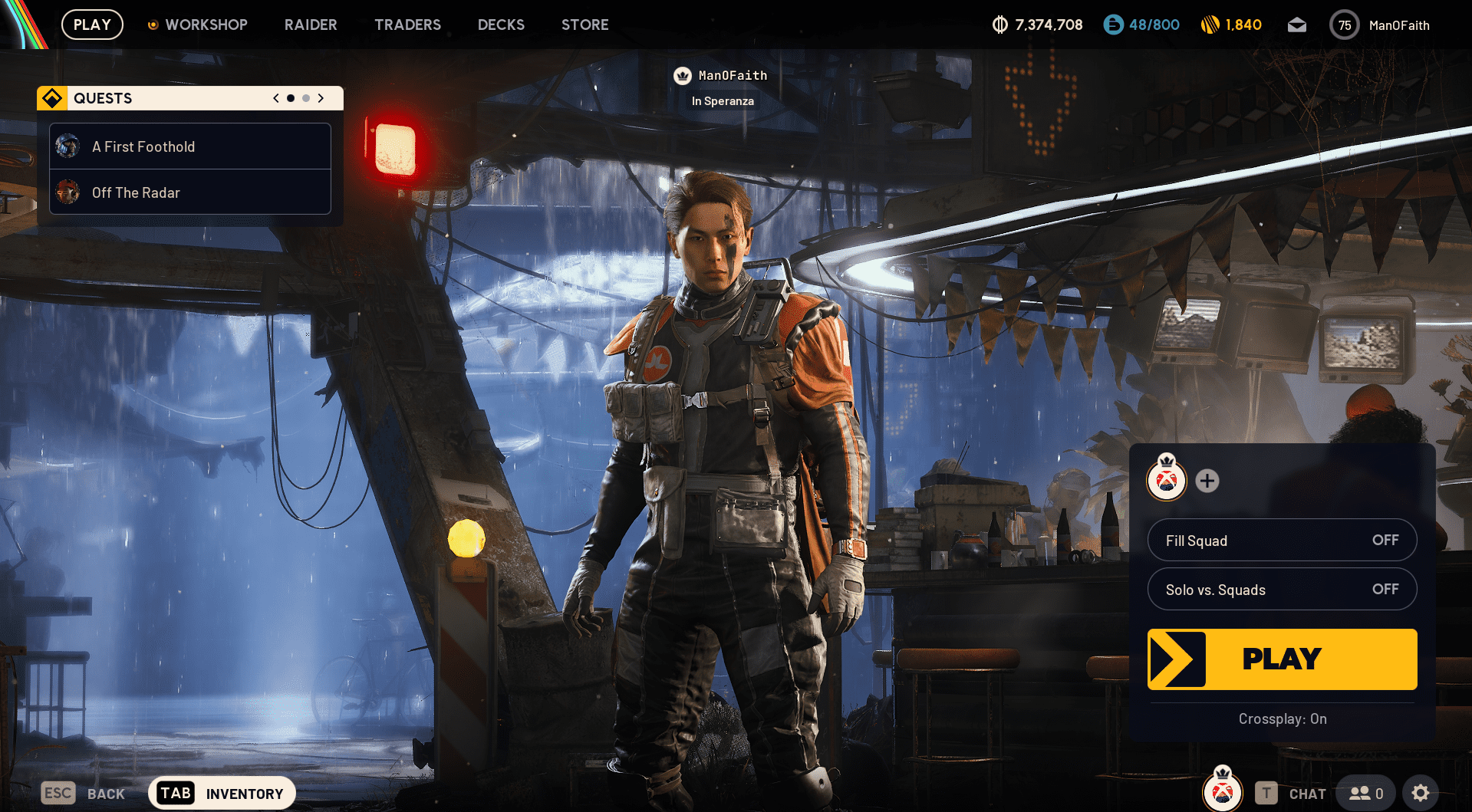1472x812 pixels.
Task: Select the Off The Radar quest
Action: click(x=189, y=192)
